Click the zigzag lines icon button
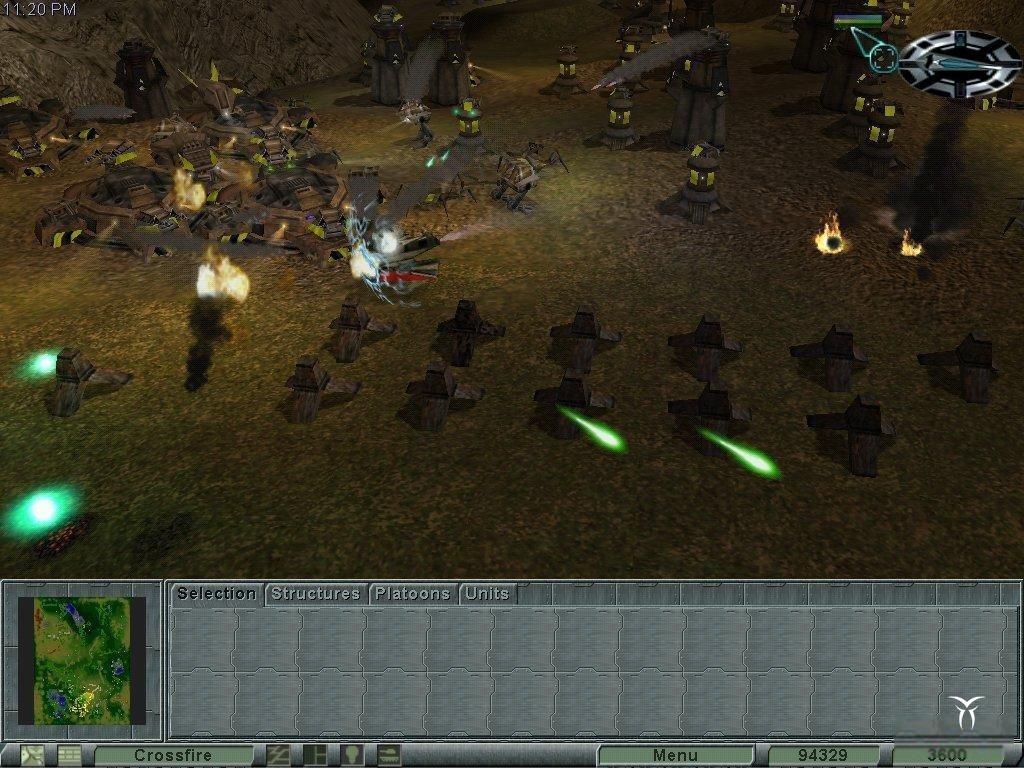The height and width of the screenshot is (768, 1024). (279, 755)
